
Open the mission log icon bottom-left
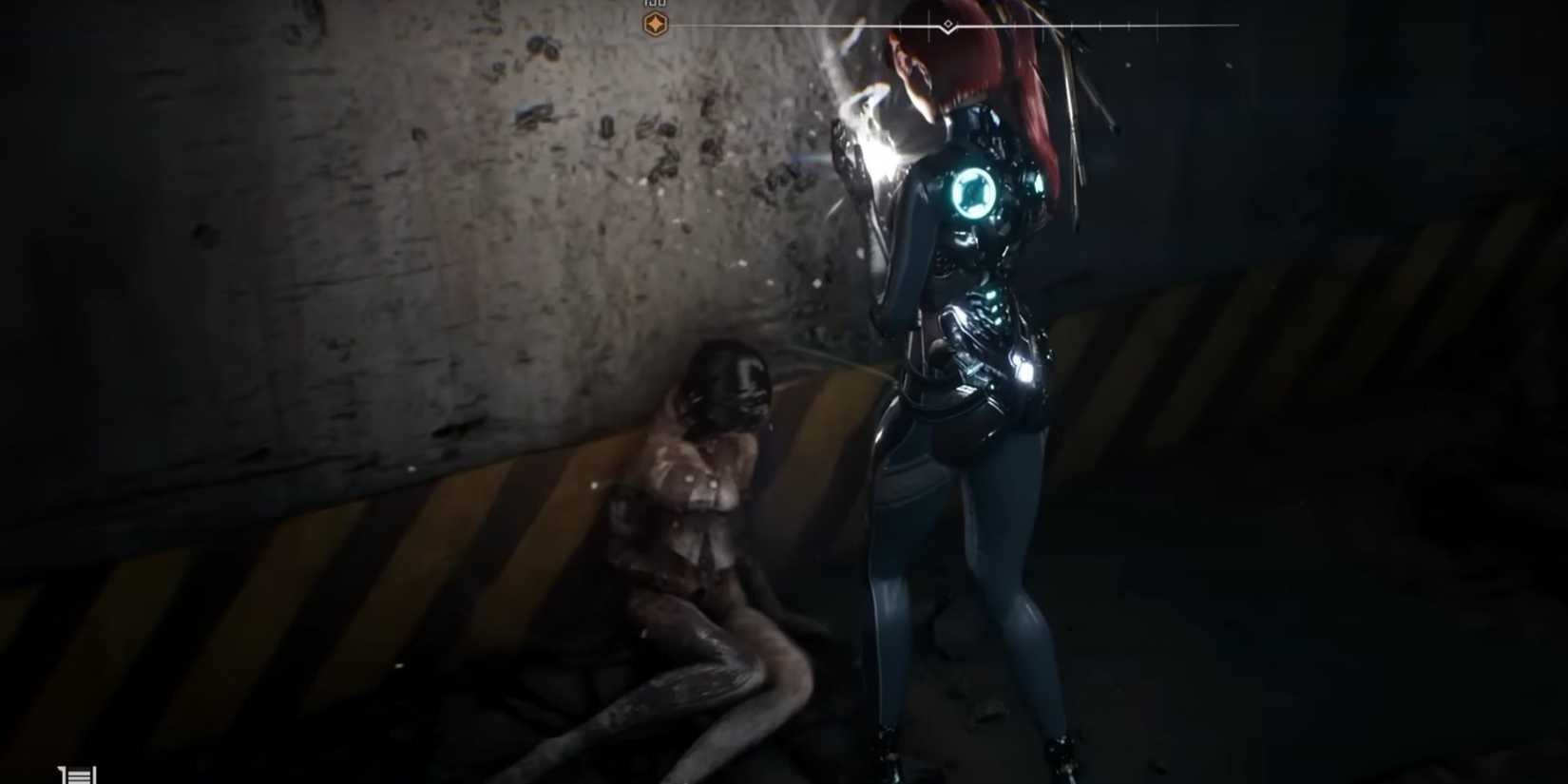(x=76, y=772)
